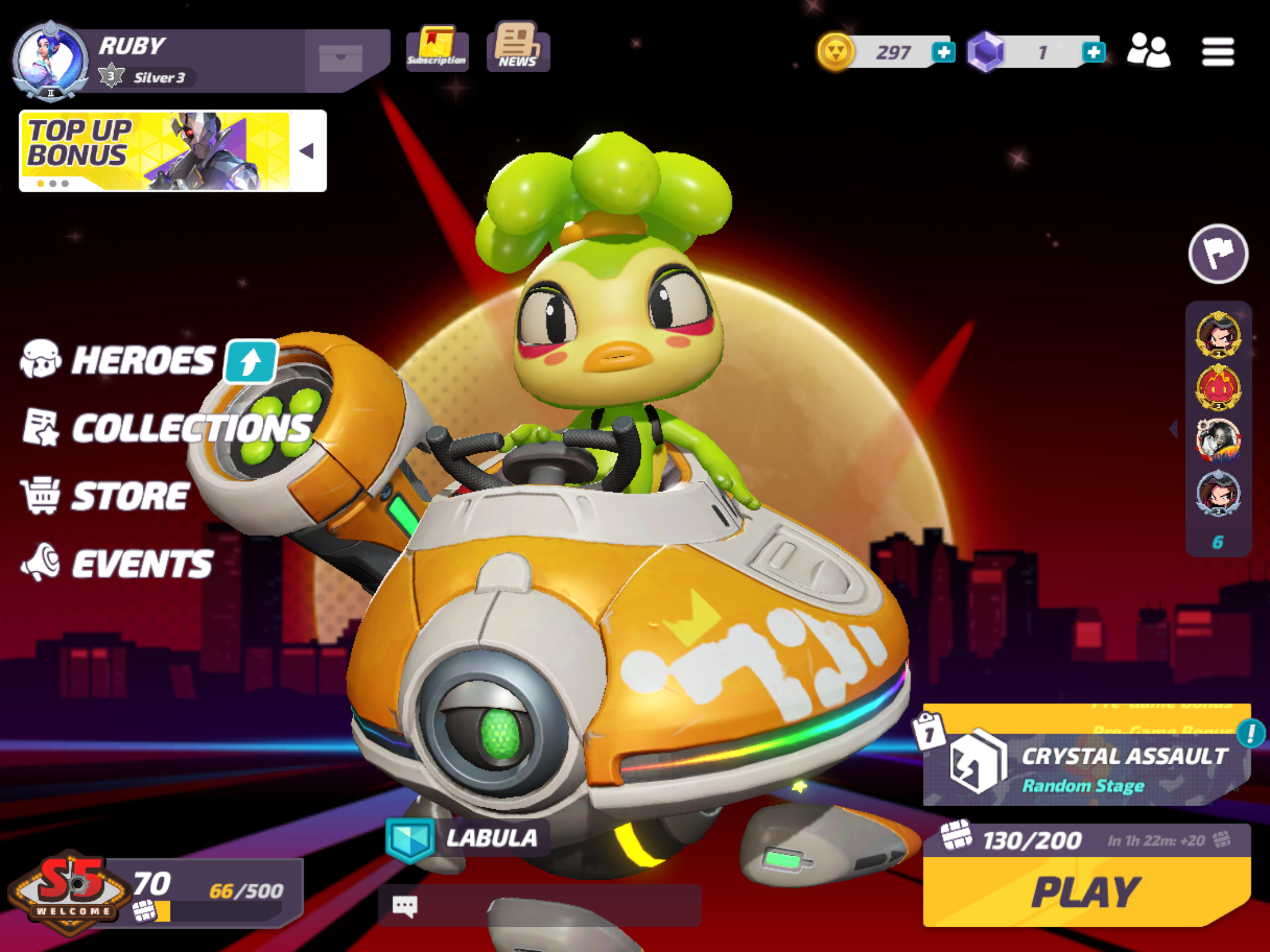Open the white flag button
This screenshot has width=1270, height=952.
coord(1218,254)
